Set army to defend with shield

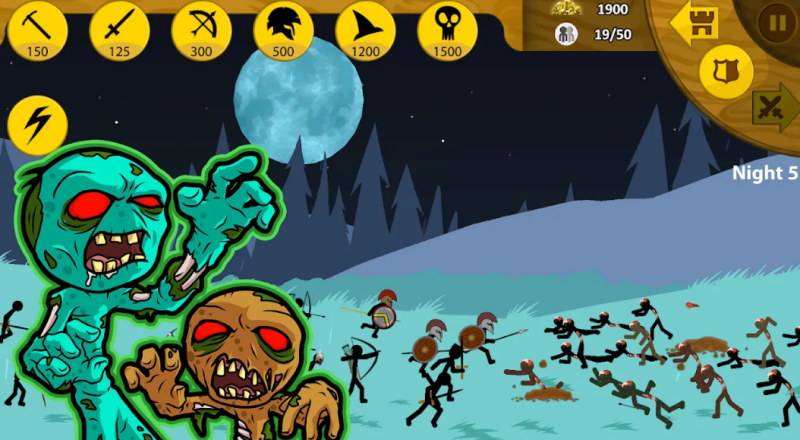coord(726,70)
